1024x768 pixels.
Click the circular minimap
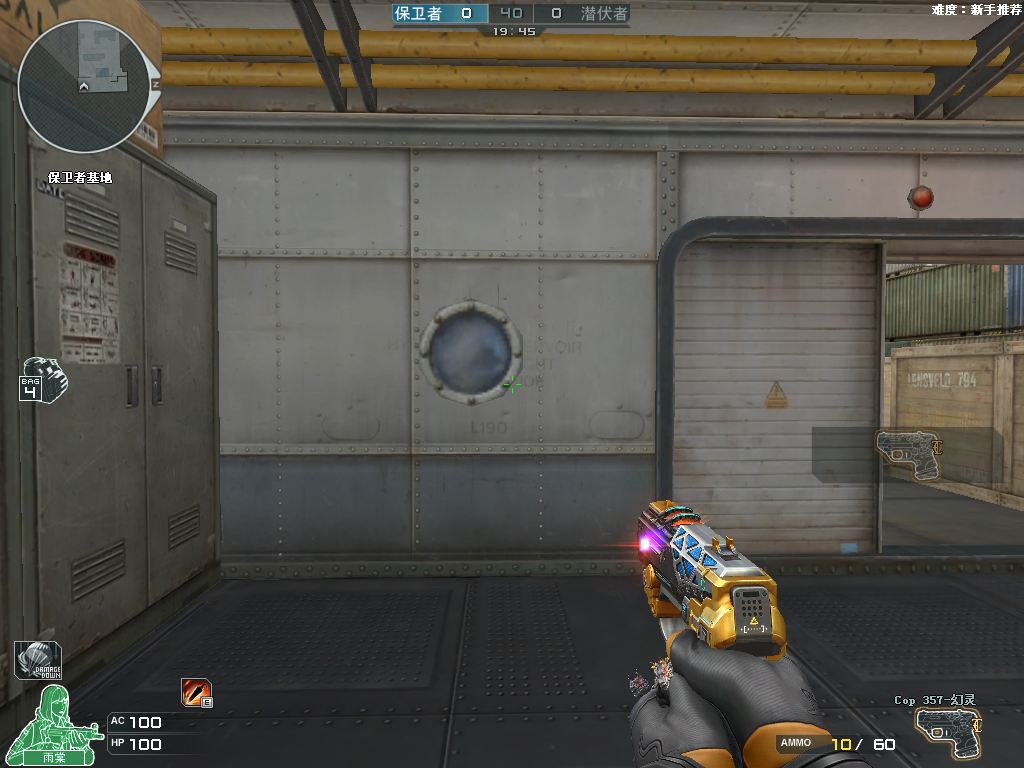[88, 87]
